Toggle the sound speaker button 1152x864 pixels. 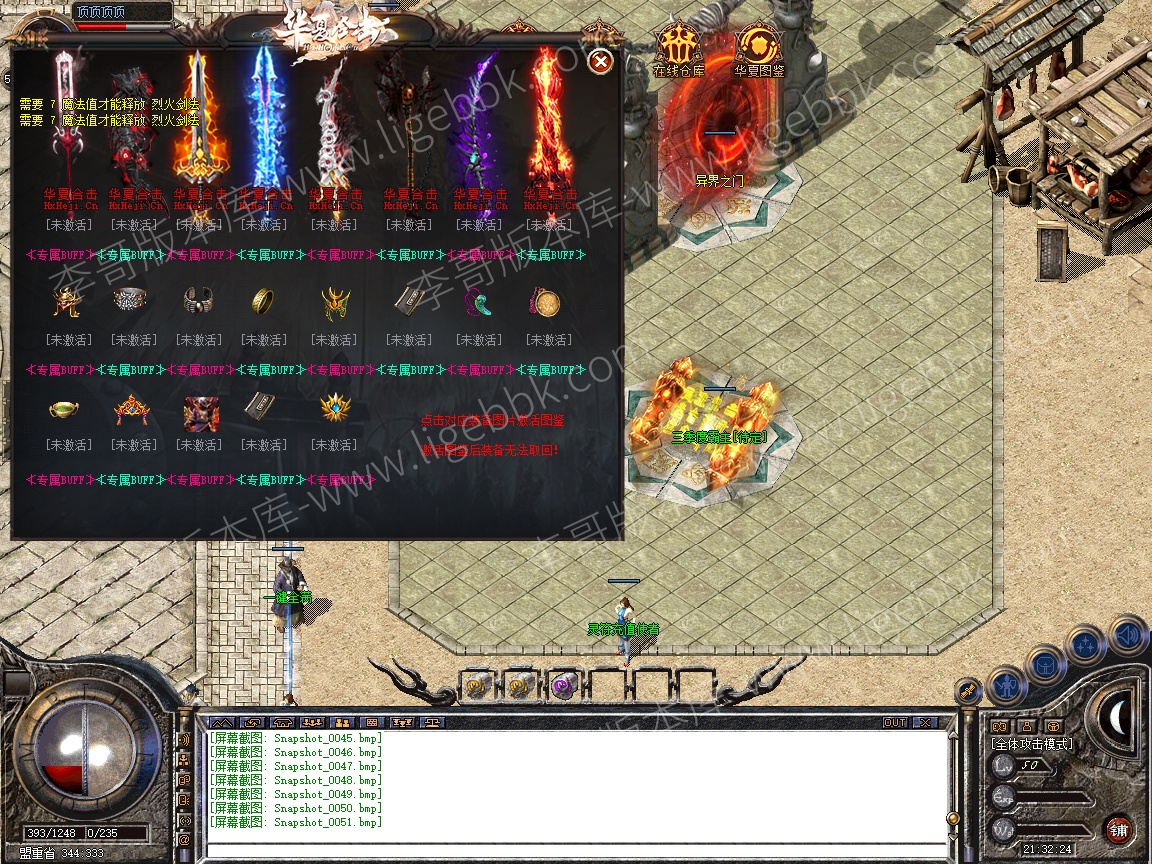click(1128, 634)
